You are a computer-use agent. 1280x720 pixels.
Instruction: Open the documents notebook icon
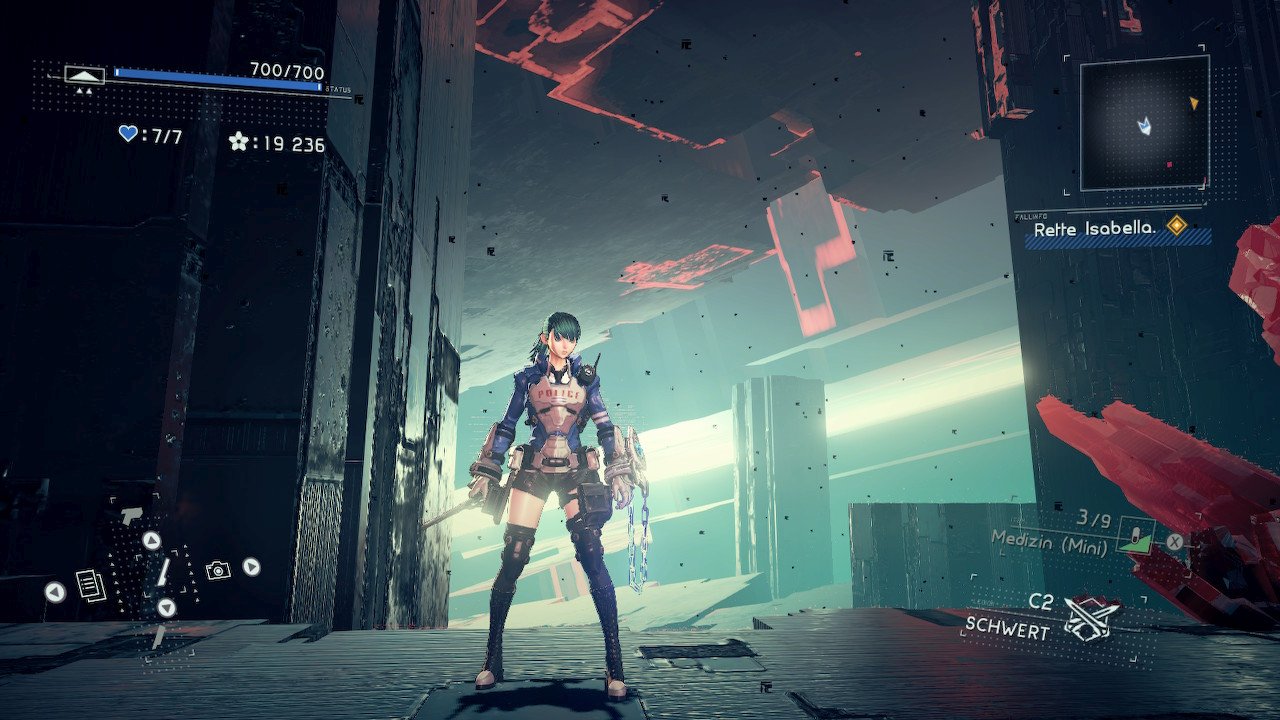coord(90,585)
